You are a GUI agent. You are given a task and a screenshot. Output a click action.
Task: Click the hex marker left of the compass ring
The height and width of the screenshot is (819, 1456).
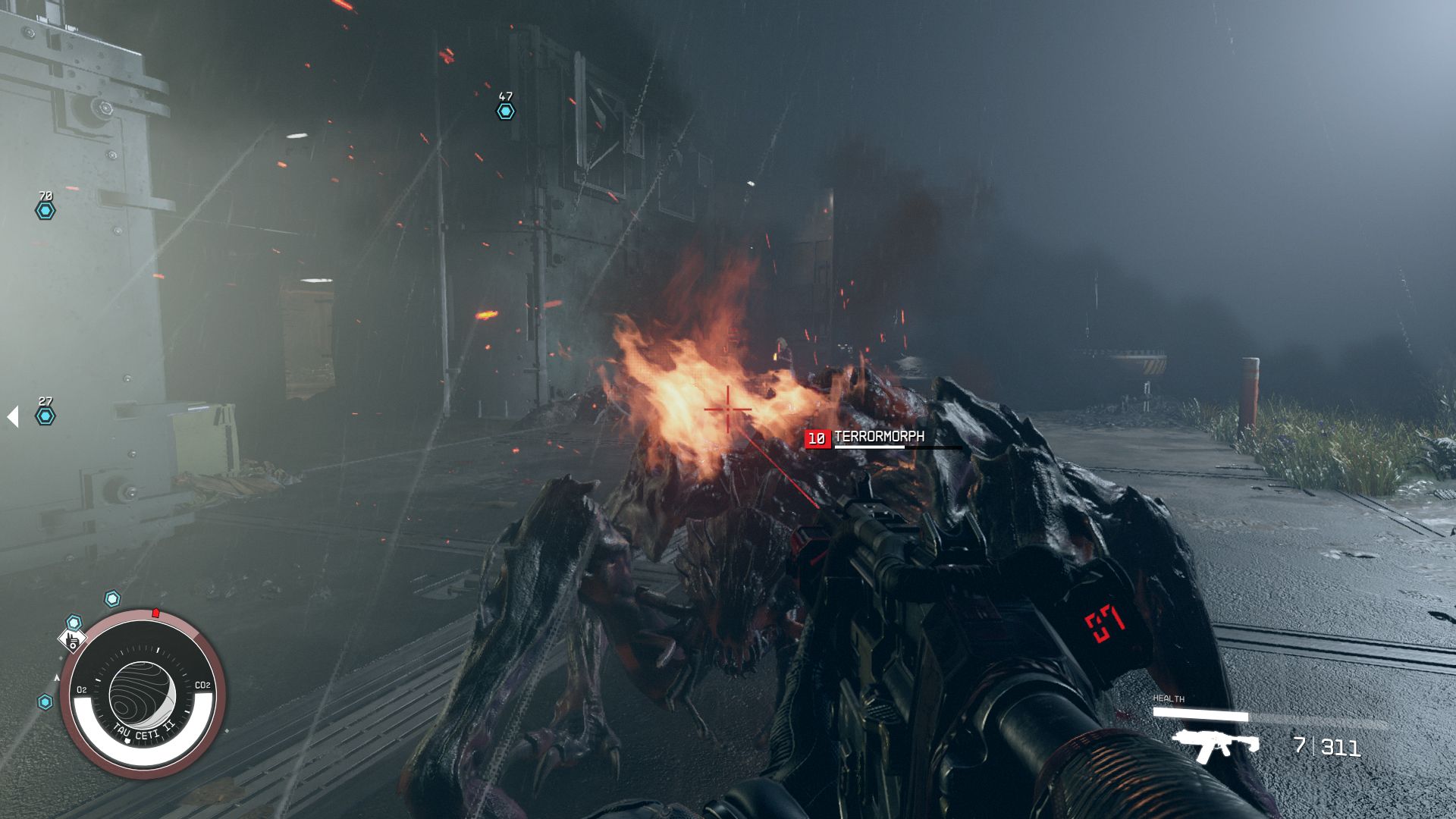[45, 700]
